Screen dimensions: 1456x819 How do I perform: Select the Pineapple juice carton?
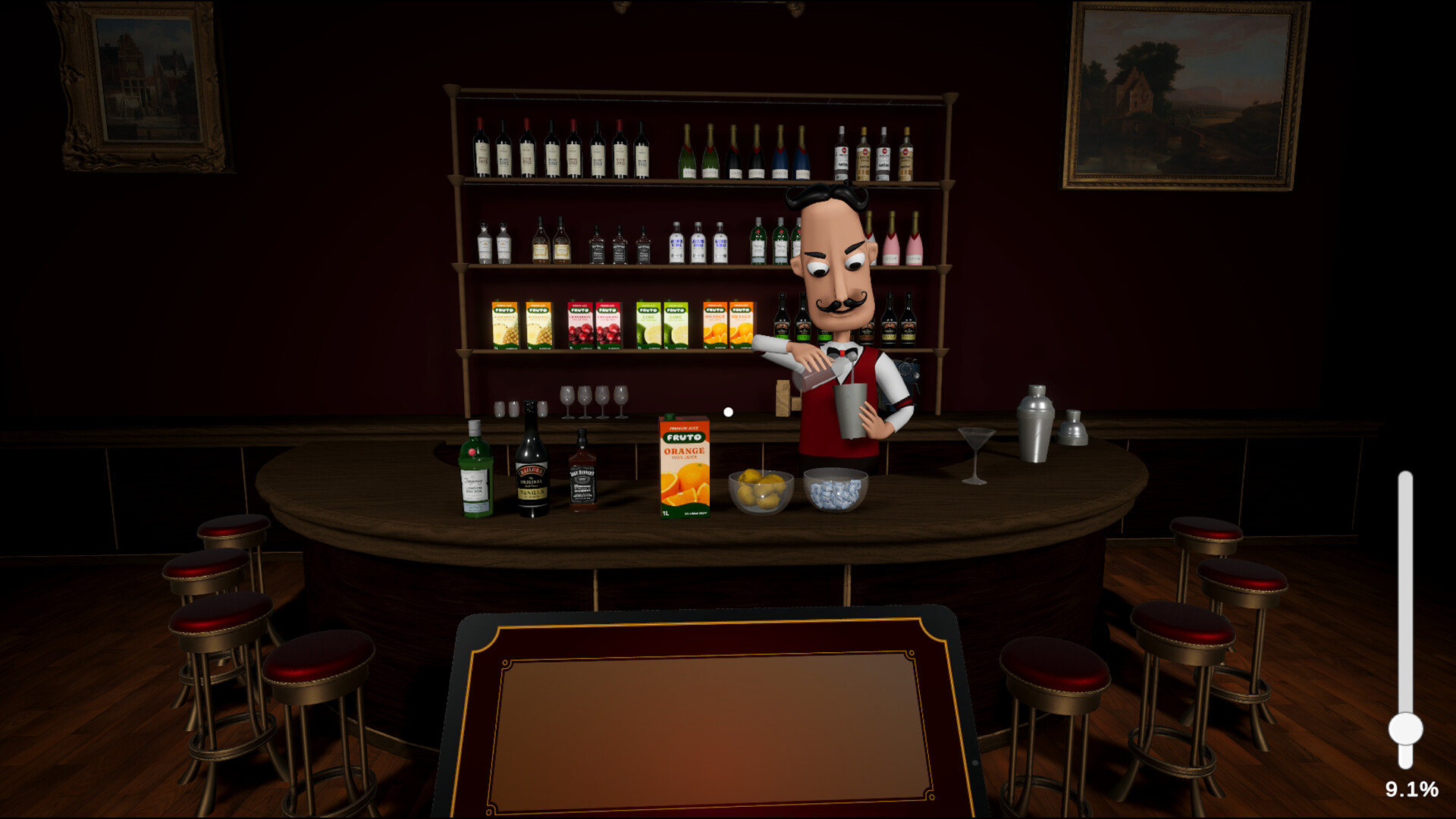(504, 322)
